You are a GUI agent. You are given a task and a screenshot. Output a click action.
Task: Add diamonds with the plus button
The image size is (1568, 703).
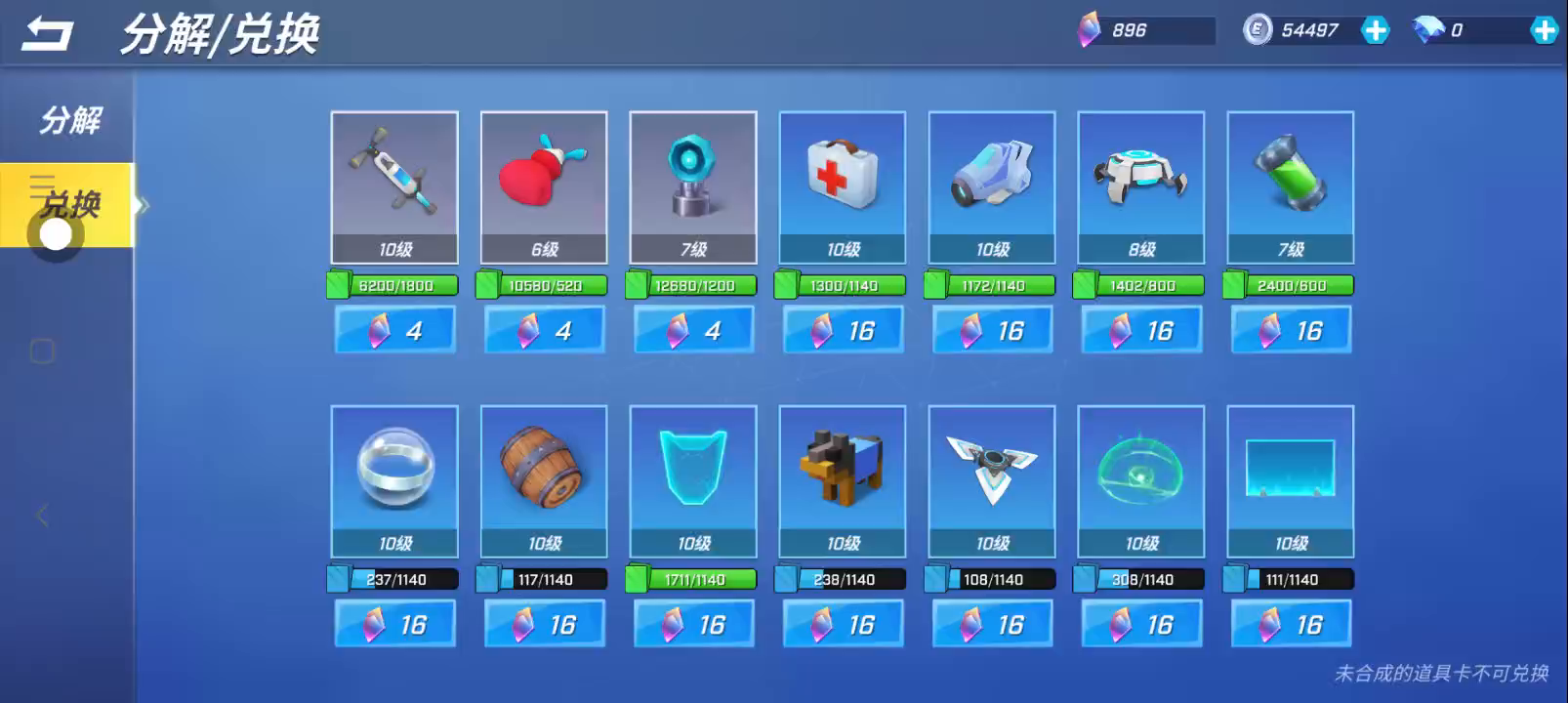click(1544, 30)
